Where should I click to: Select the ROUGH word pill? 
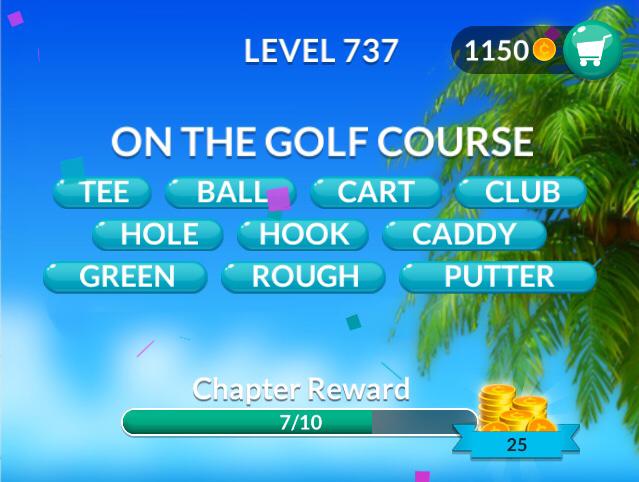click(x=303, y=277)
